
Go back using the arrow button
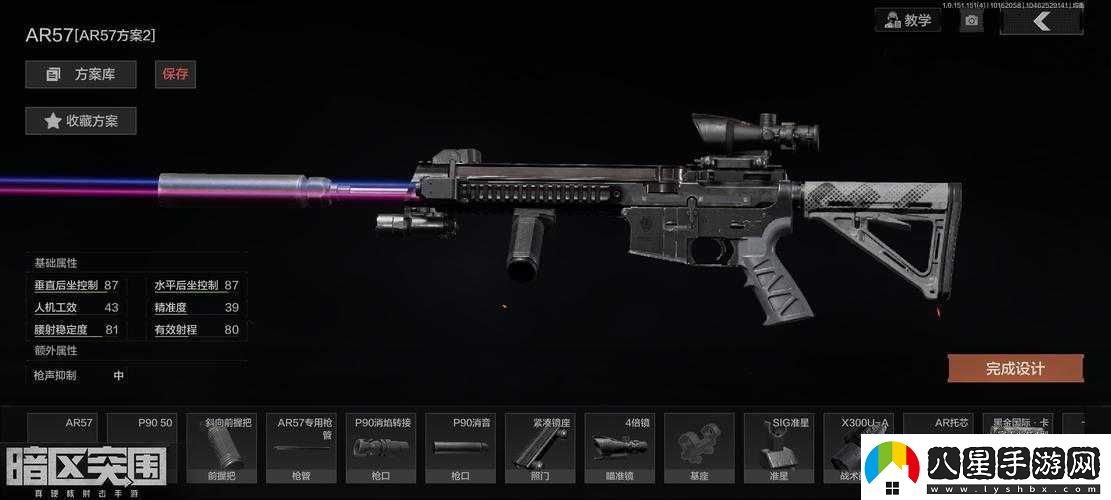tap(1041, 21)
